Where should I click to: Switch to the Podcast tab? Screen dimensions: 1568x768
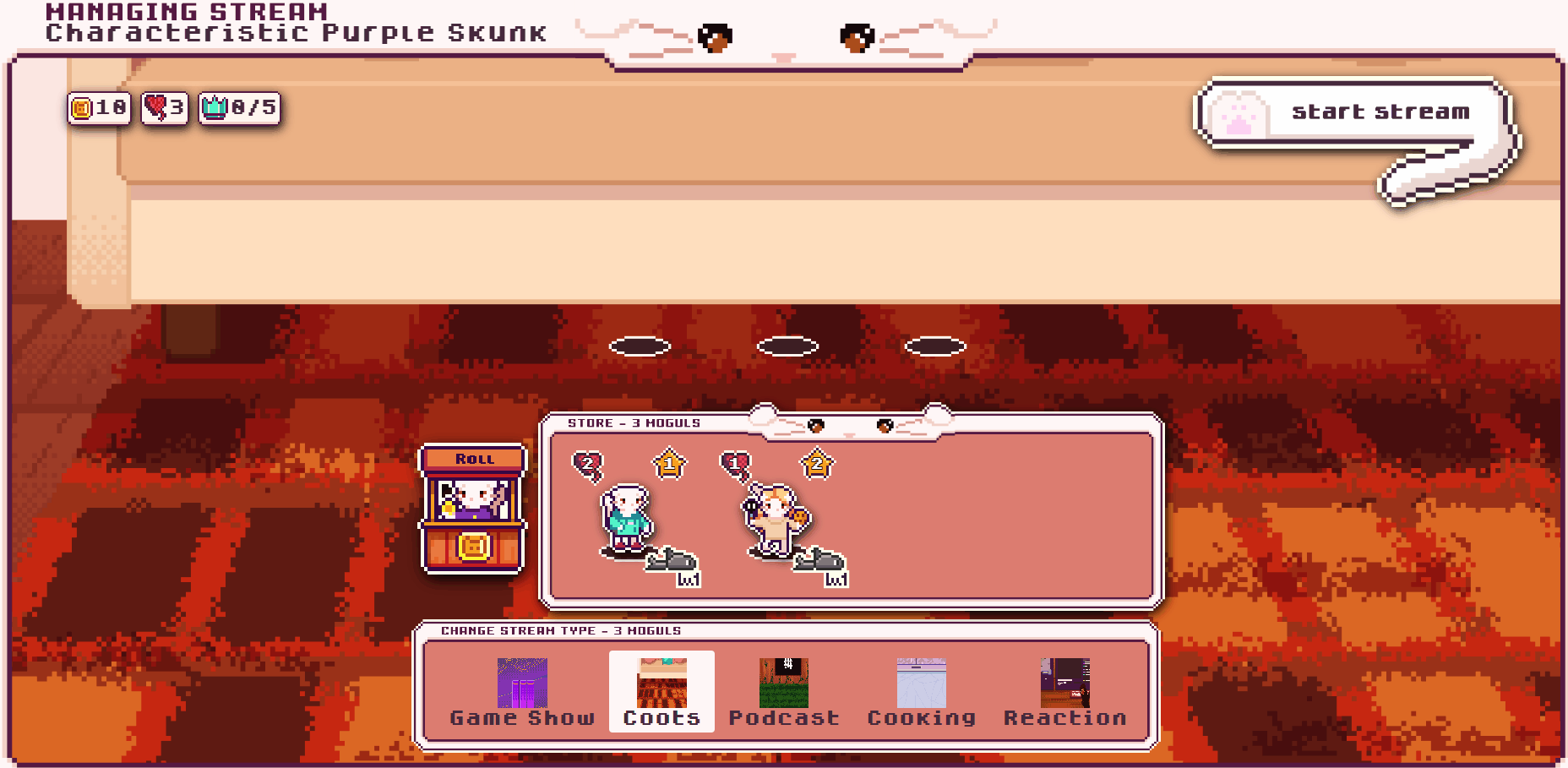tap(783, 684)
